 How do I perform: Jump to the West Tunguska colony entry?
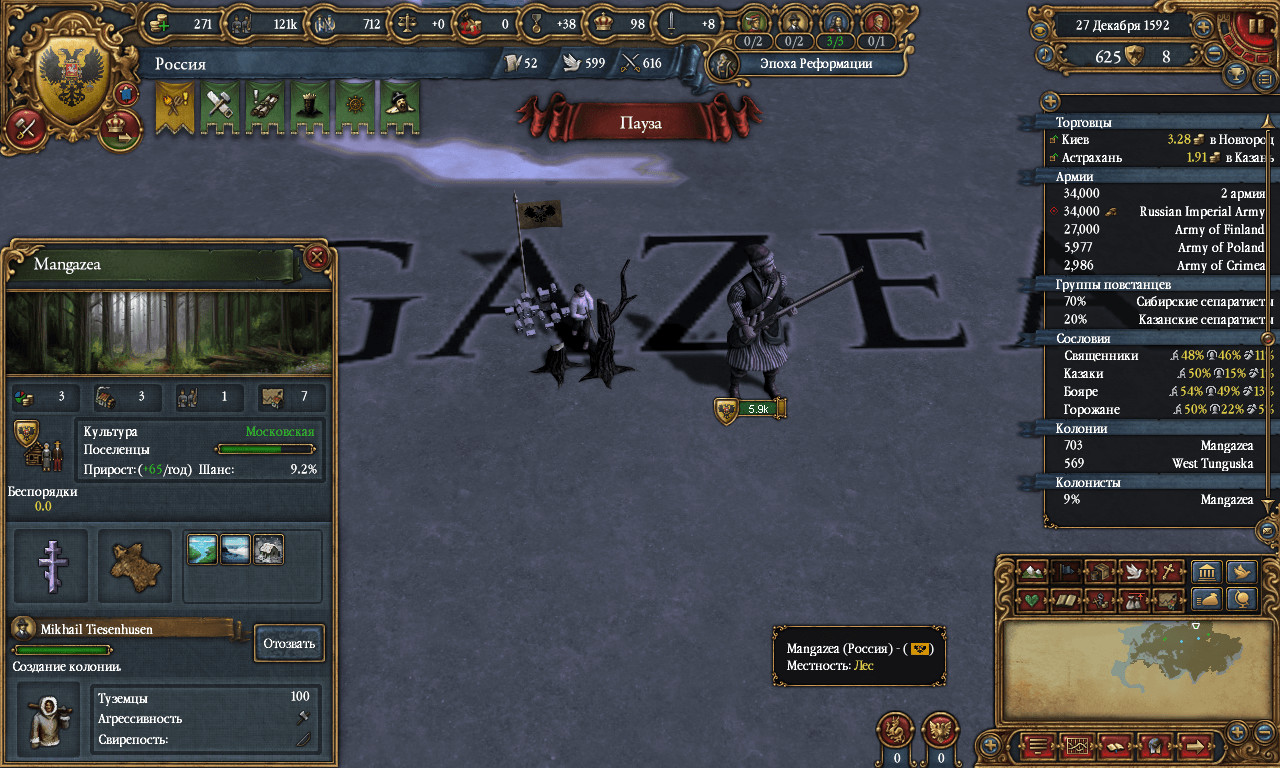(1160, 463)
